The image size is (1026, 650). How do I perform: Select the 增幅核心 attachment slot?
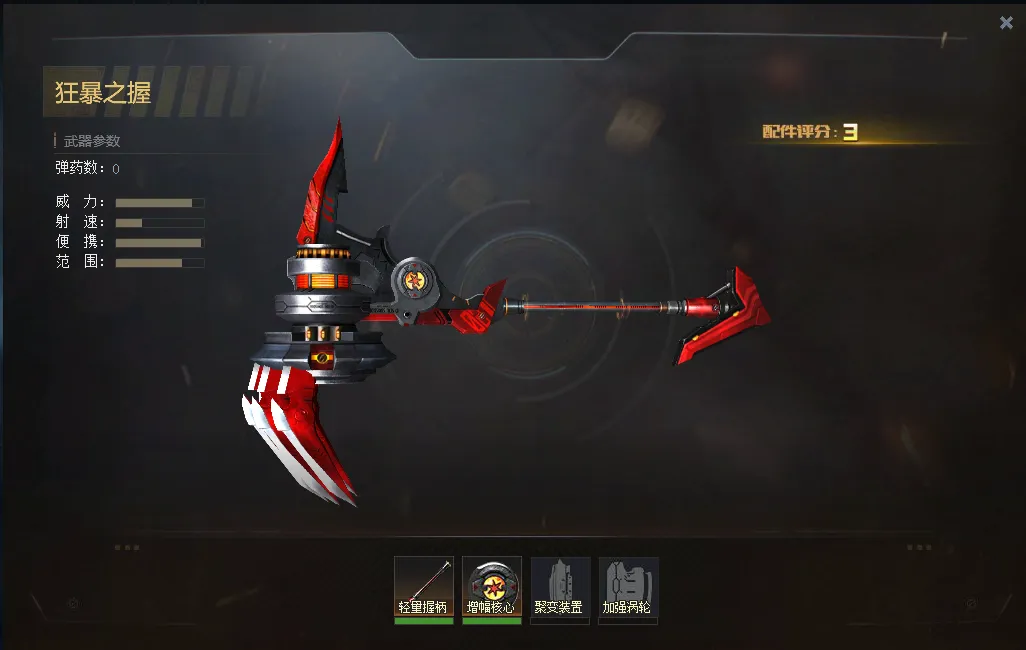[491, 588]
